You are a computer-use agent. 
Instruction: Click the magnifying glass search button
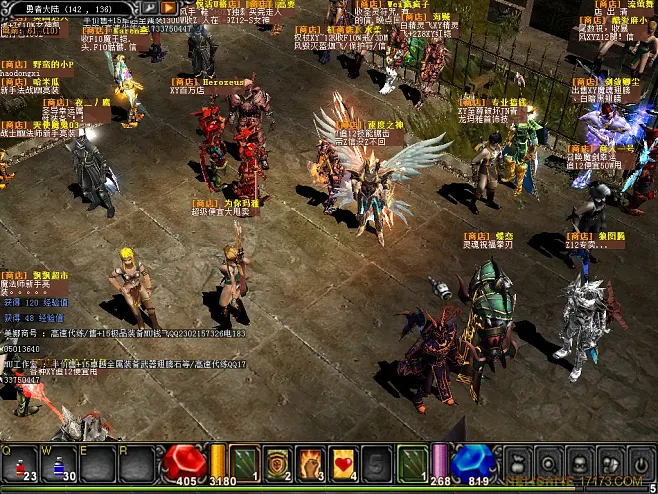coord(548,463)
